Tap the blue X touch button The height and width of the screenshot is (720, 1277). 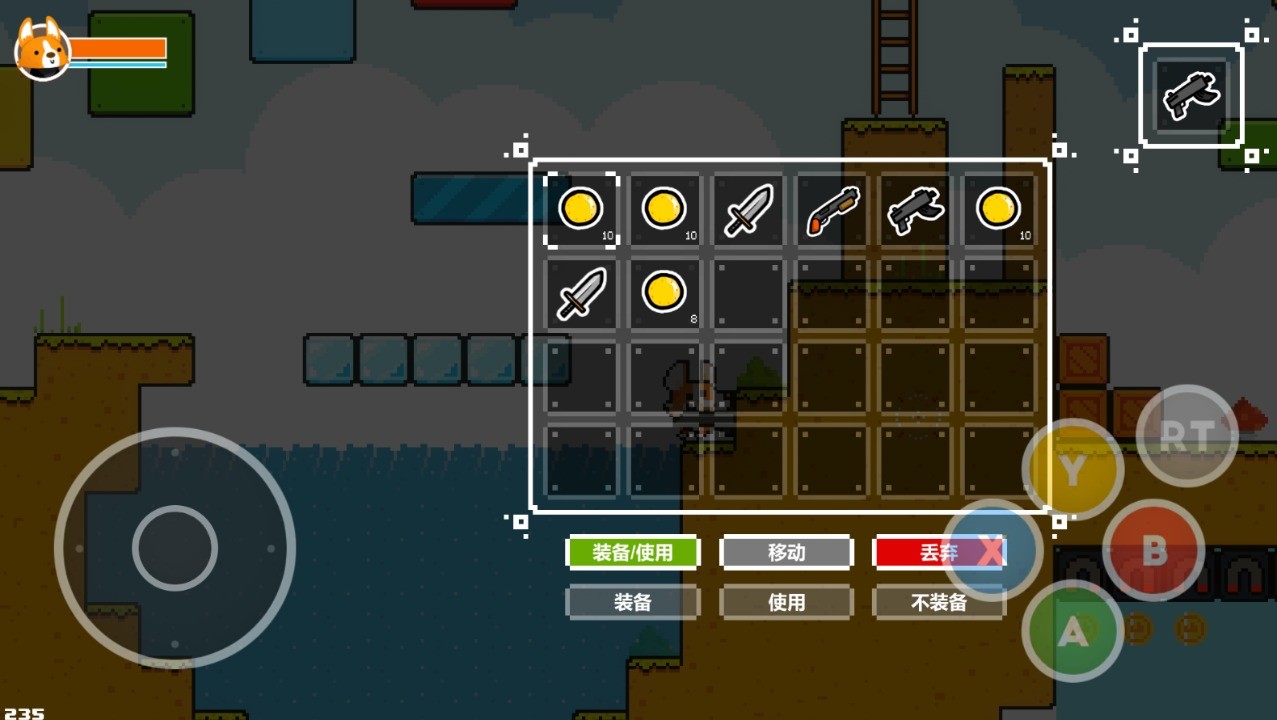(991, 550)
